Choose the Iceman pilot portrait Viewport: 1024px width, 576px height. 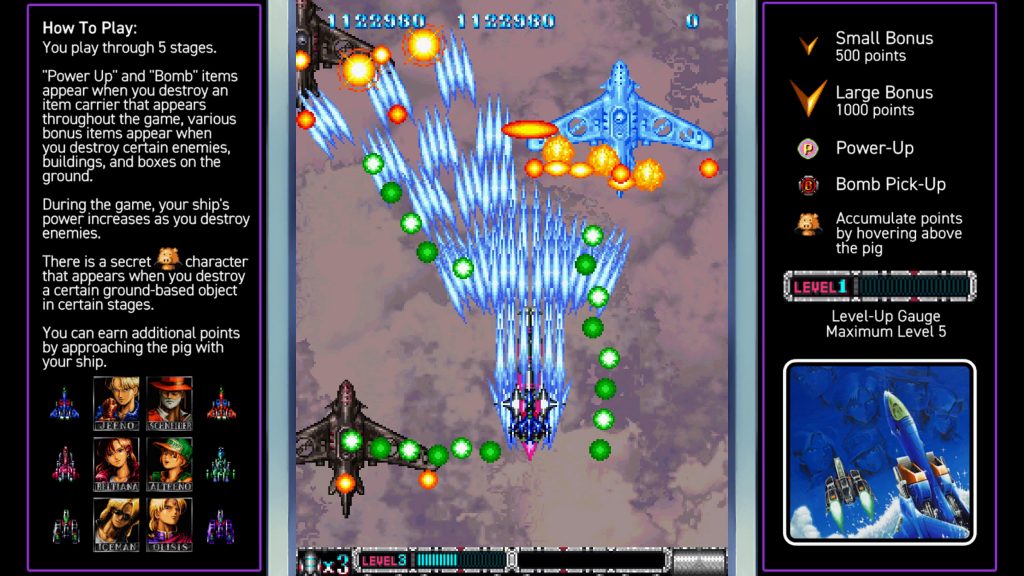pyautogui.click(x=117, y=522)
